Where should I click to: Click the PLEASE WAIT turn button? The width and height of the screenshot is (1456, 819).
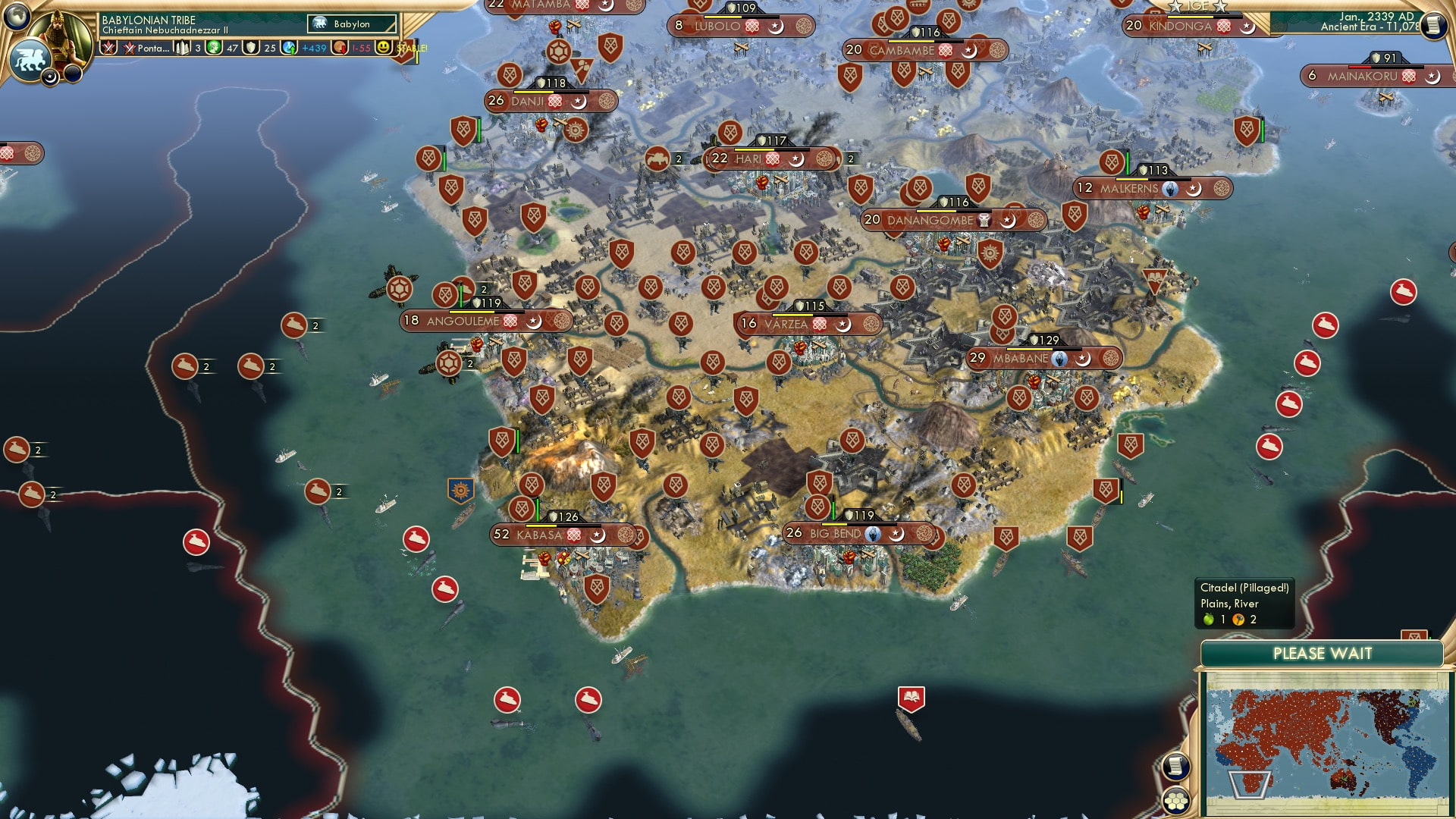pyautogui.click(x=1322, y=654)
